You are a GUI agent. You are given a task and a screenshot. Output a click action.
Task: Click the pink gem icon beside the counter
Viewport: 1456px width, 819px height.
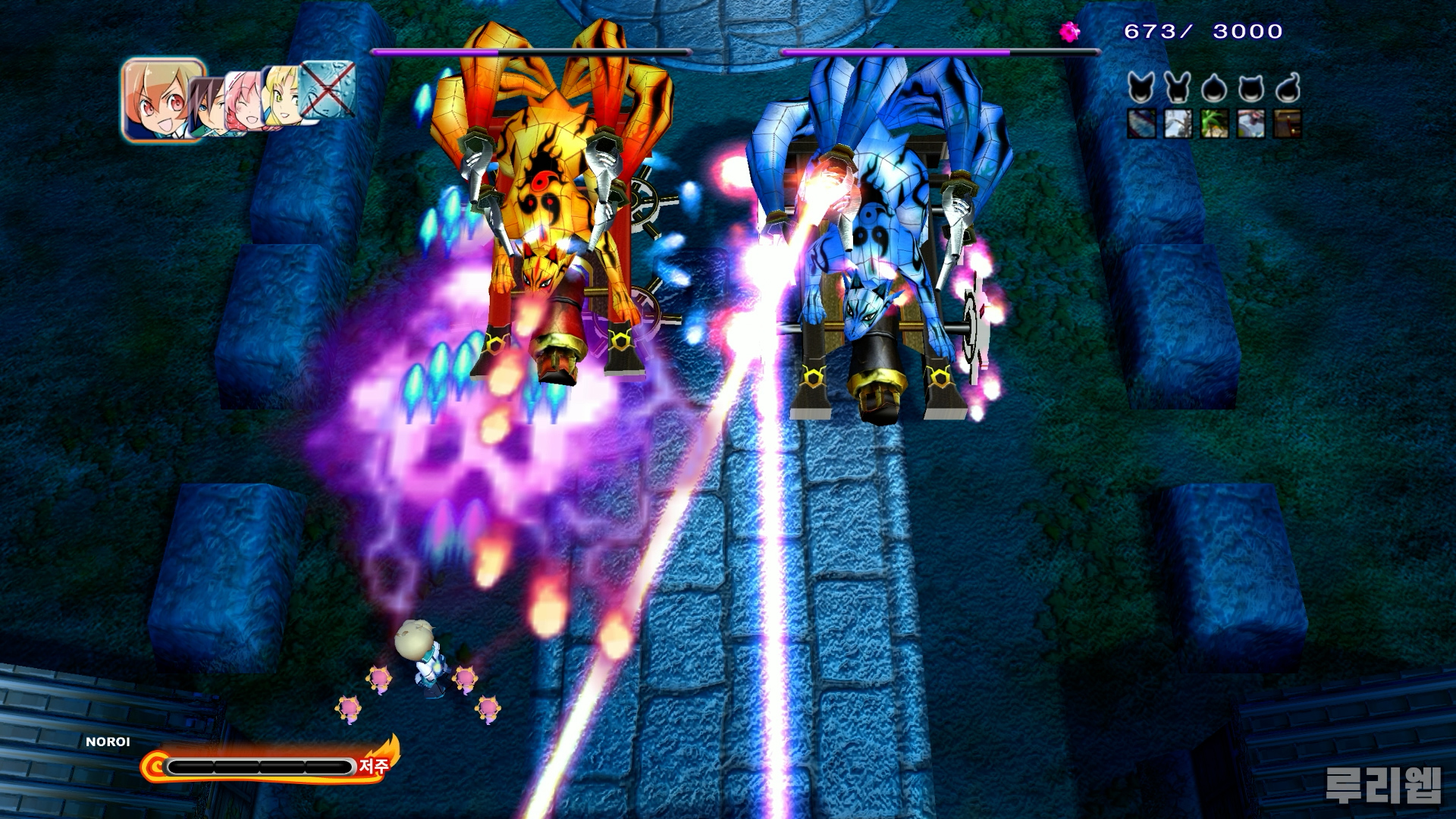[x=1070, y=31]
